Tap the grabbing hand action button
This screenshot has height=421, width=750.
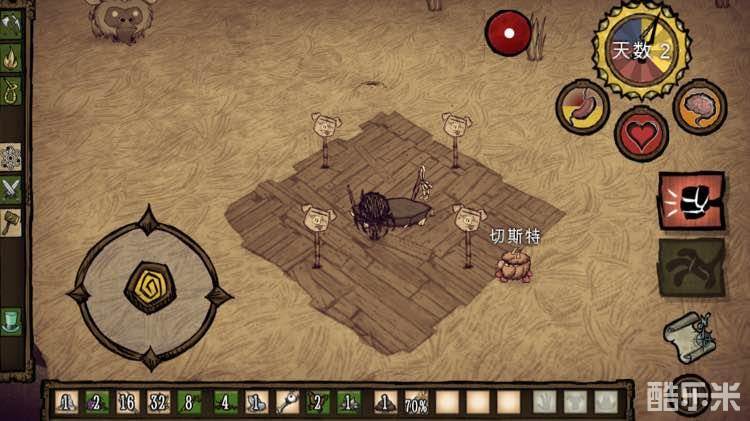click(691, 267)
